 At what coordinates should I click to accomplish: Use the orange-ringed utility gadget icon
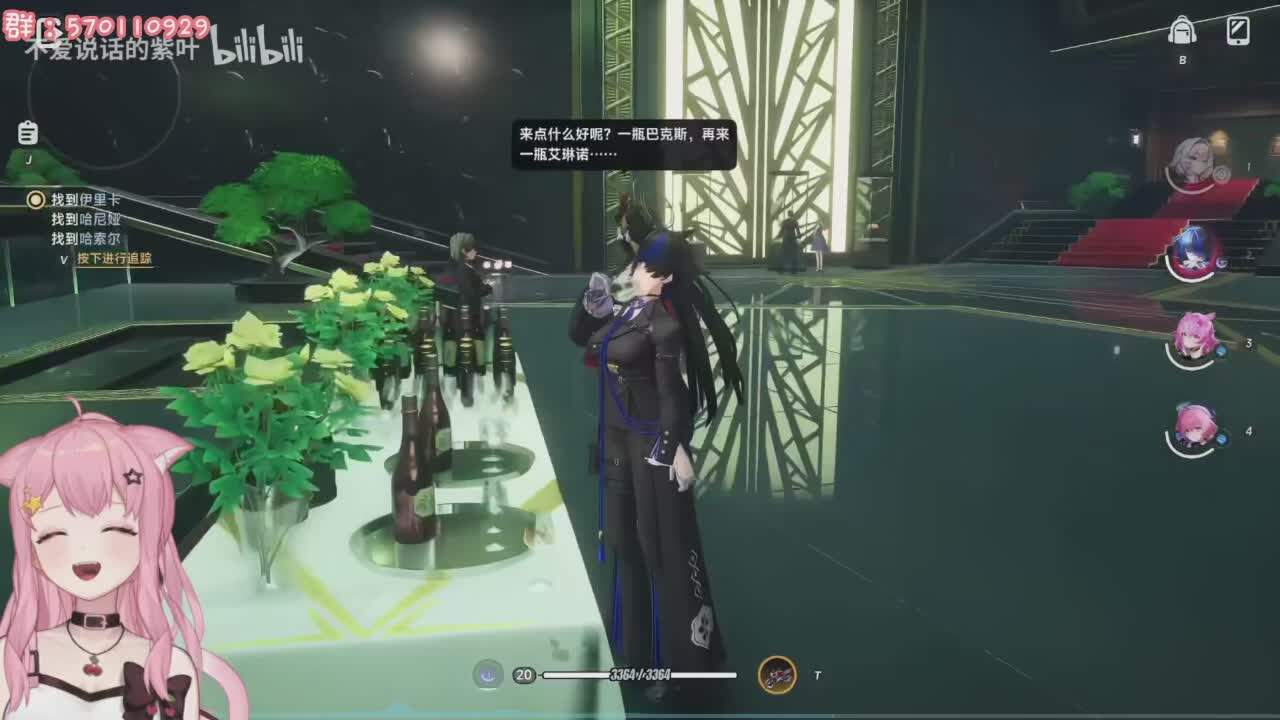coord(777,675)
